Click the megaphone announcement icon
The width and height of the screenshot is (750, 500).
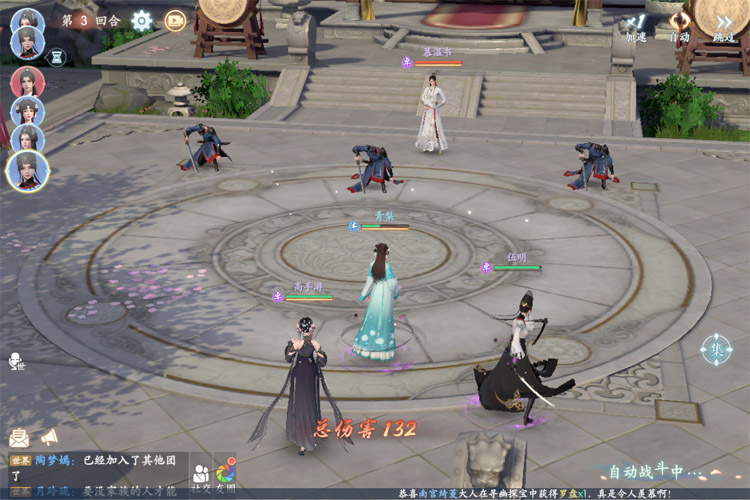49,437
